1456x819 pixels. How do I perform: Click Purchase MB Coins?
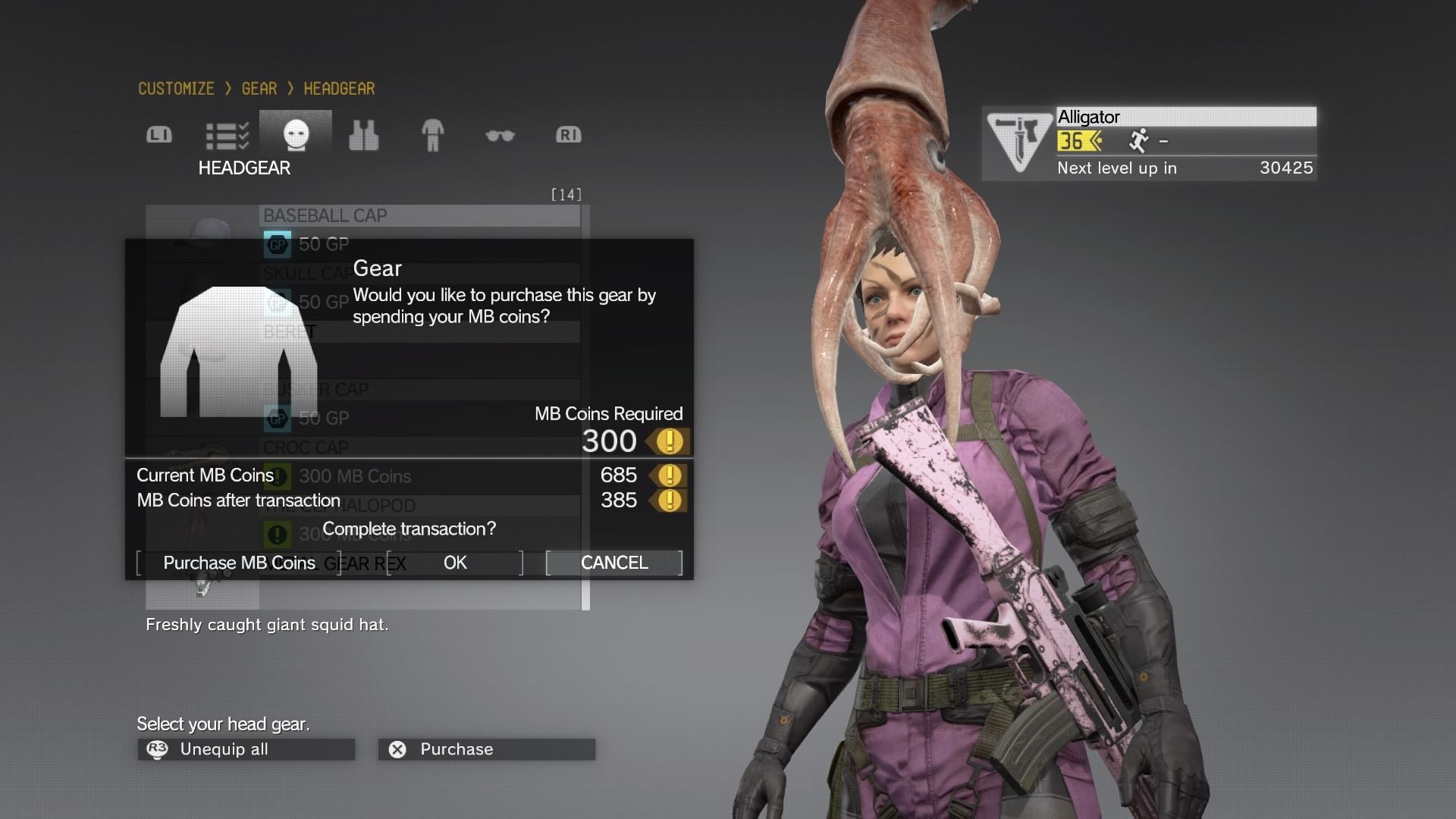tap(238, 563)
